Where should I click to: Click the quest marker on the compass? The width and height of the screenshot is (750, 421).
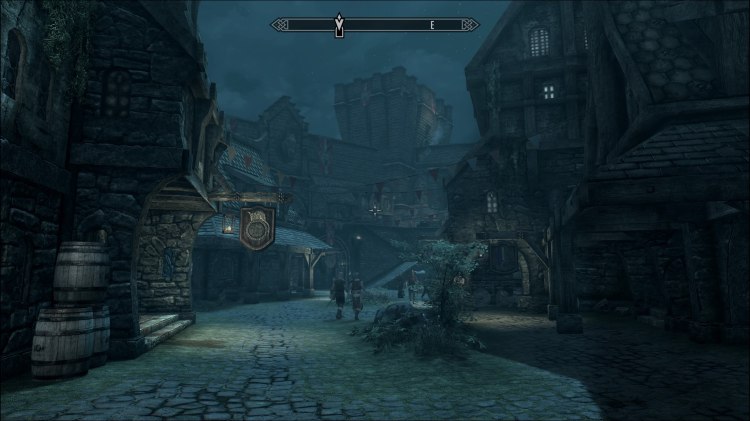pos(338,22)
